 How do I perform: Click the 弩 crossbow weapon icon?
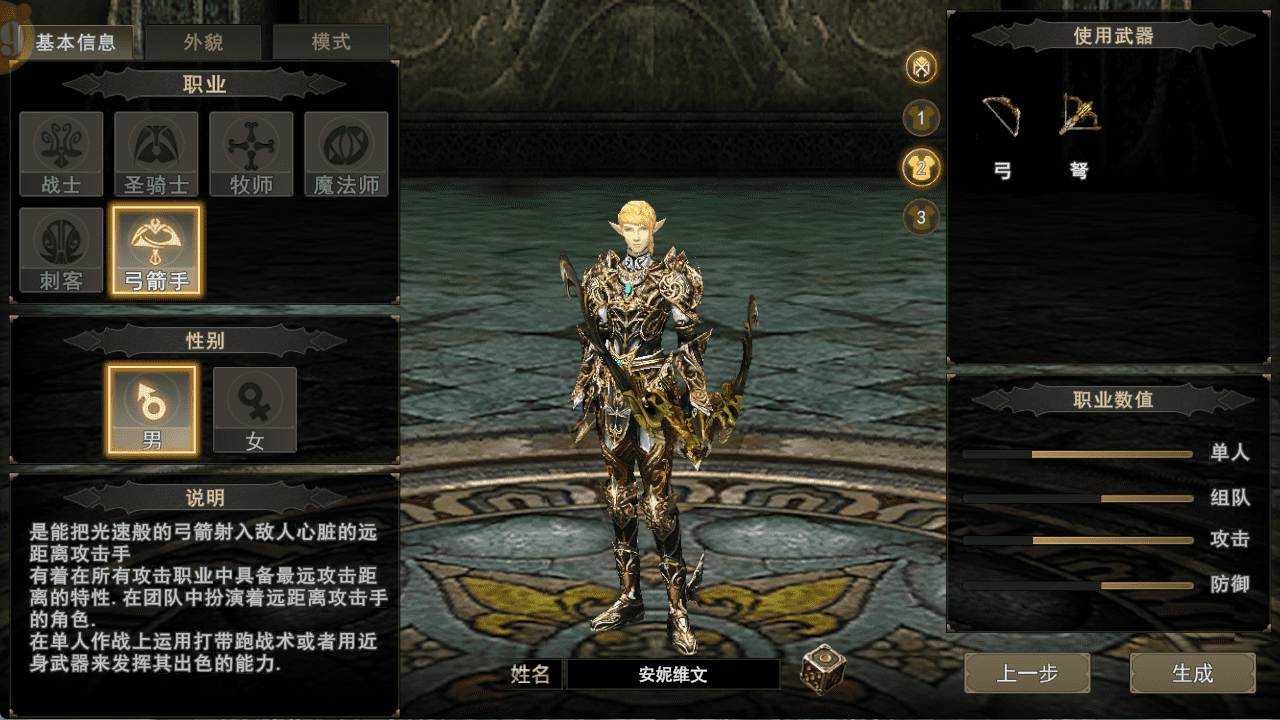coord(1079,117)
